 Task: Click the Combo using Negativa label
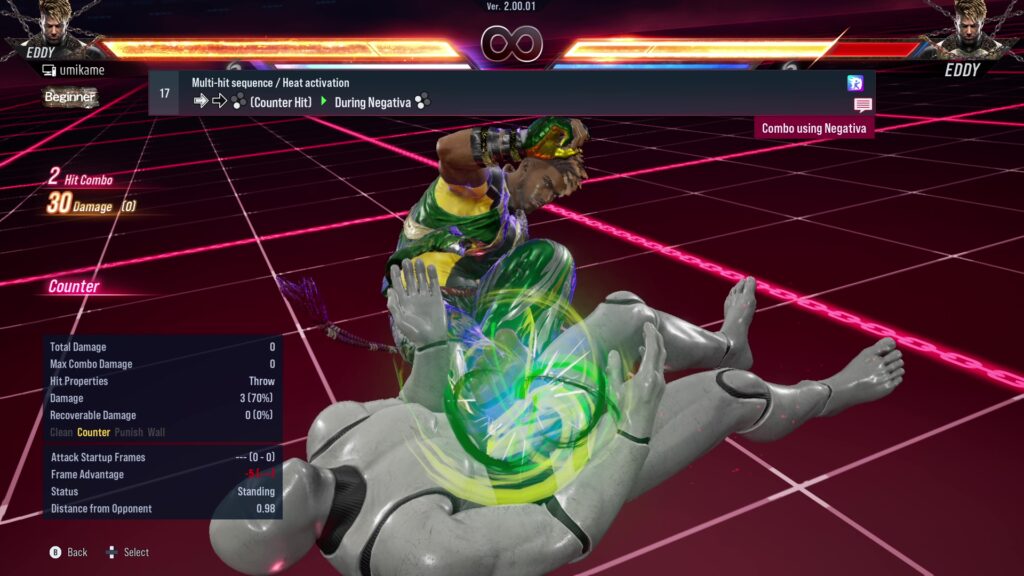point(814,128)
